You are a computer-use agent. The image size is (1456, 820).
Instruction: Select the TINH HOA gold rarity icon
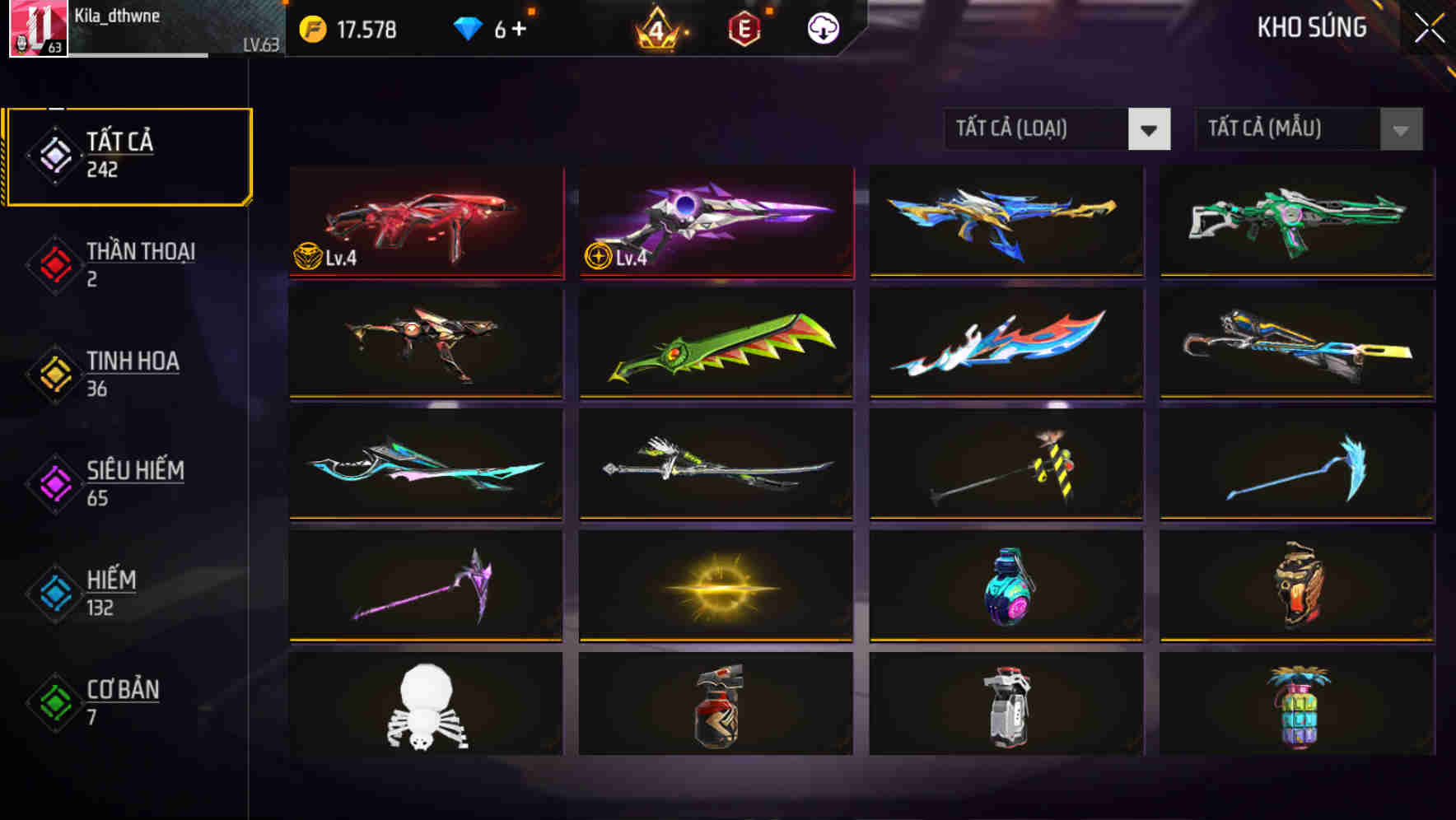pos(53,374)
